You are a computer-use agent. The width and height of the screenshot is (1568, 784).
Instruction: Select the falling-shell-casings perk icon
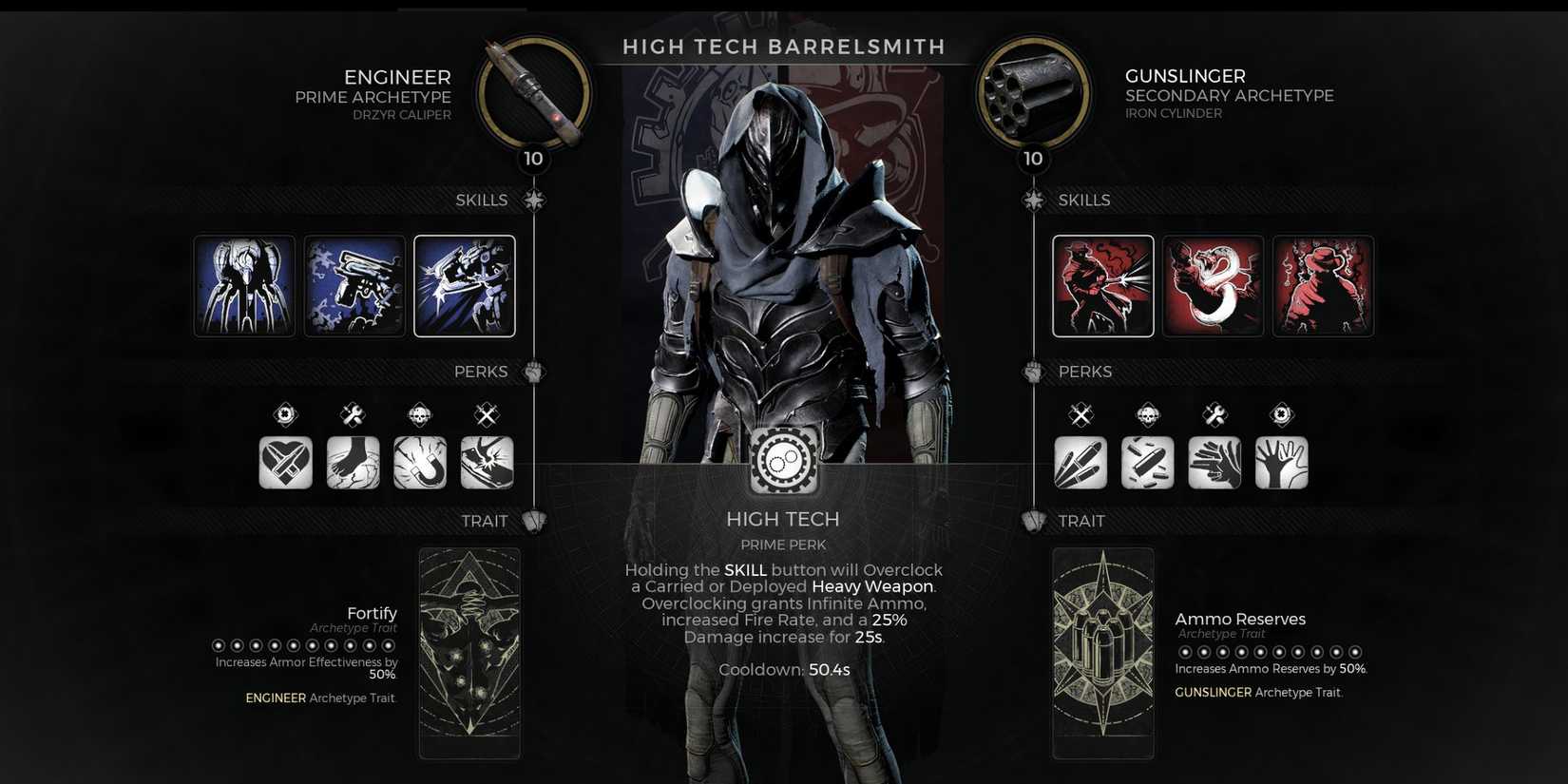pyautogui.click(x=1147, y=463)
